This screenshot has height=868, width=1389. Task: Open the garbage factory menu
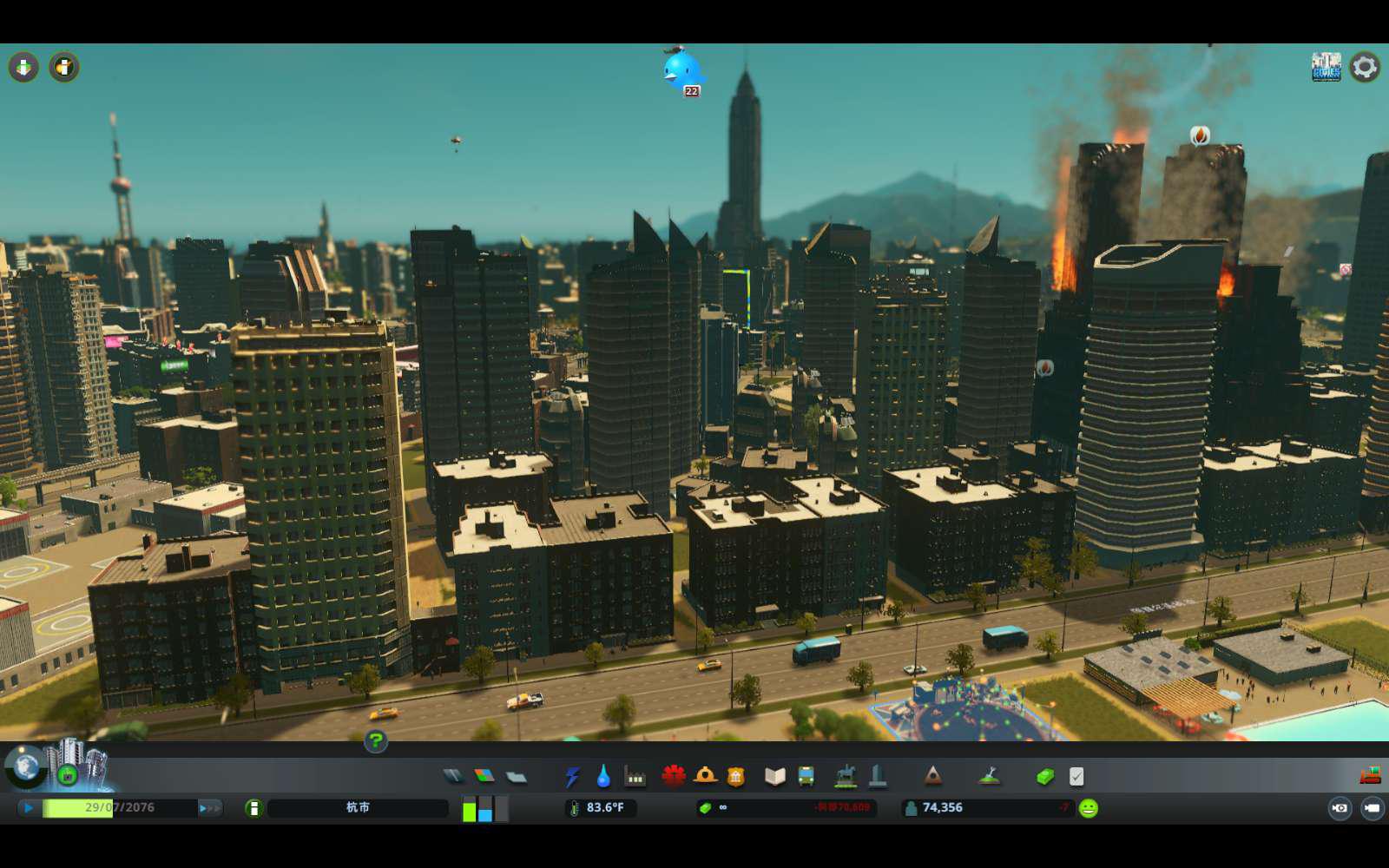coord(635,776)
